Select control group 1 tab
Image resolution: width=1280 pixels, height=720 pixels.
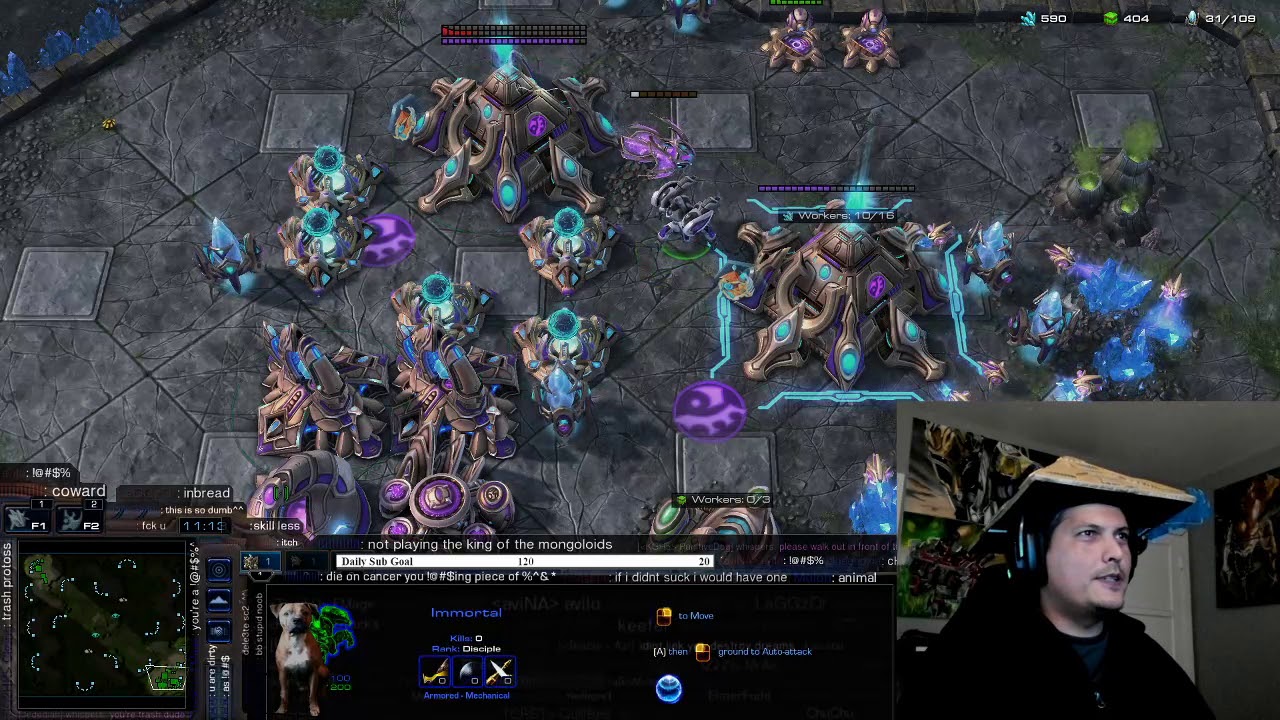(260, 562)
